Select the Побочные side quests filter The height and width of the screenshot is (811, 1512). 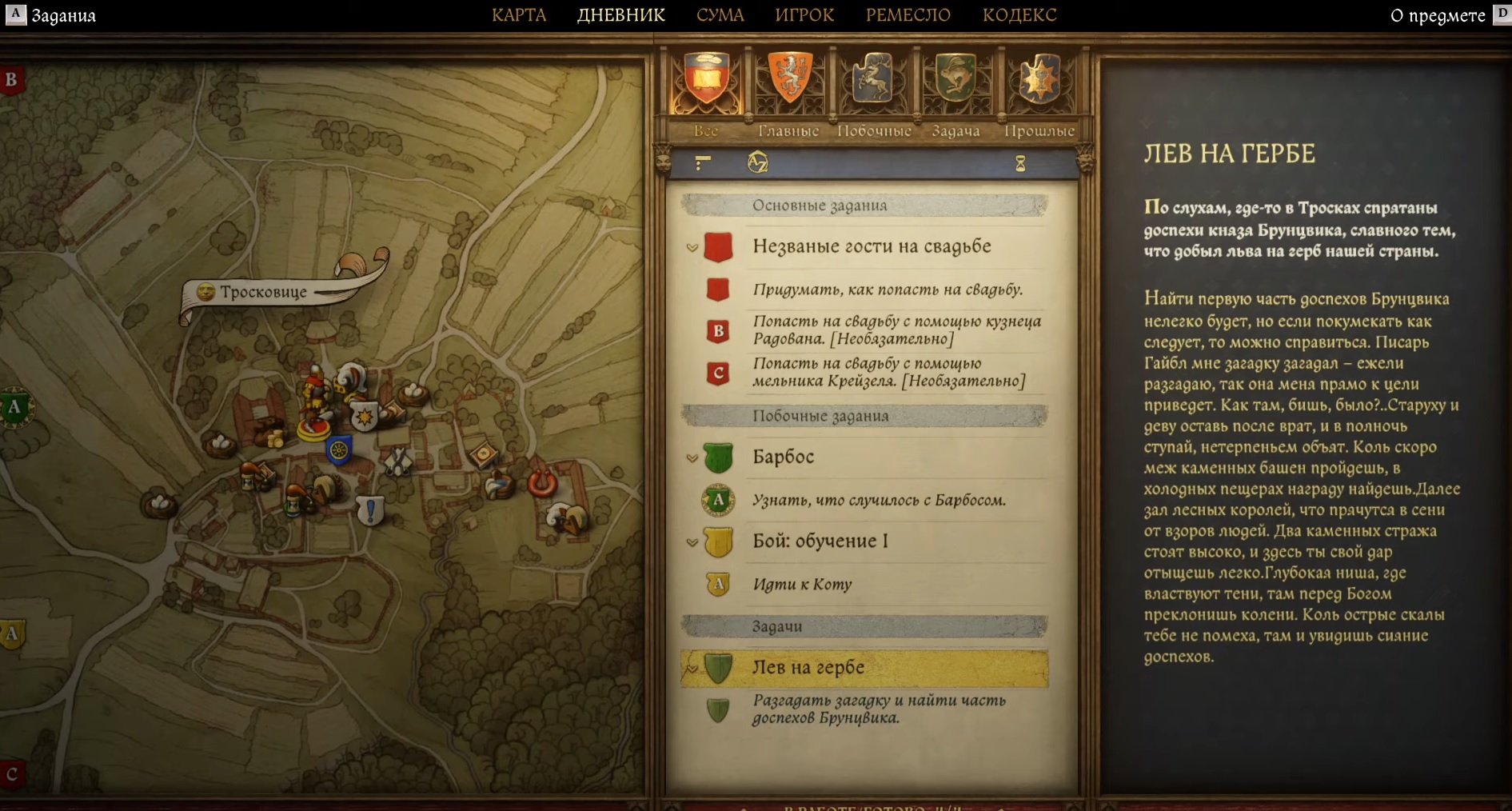(873, 88)
